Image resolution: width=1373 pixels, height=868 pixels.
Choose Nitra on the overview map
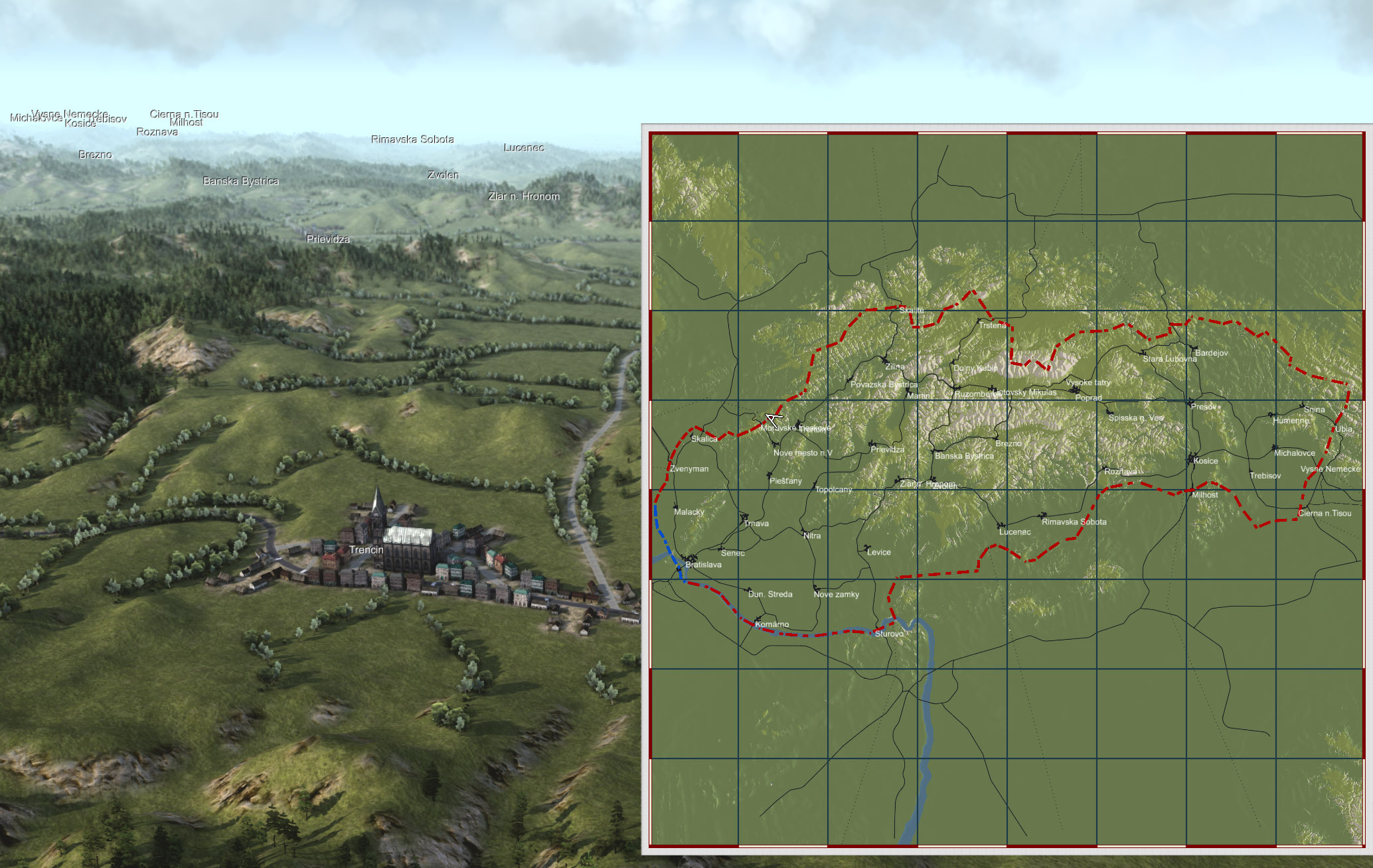click(811, 536)
